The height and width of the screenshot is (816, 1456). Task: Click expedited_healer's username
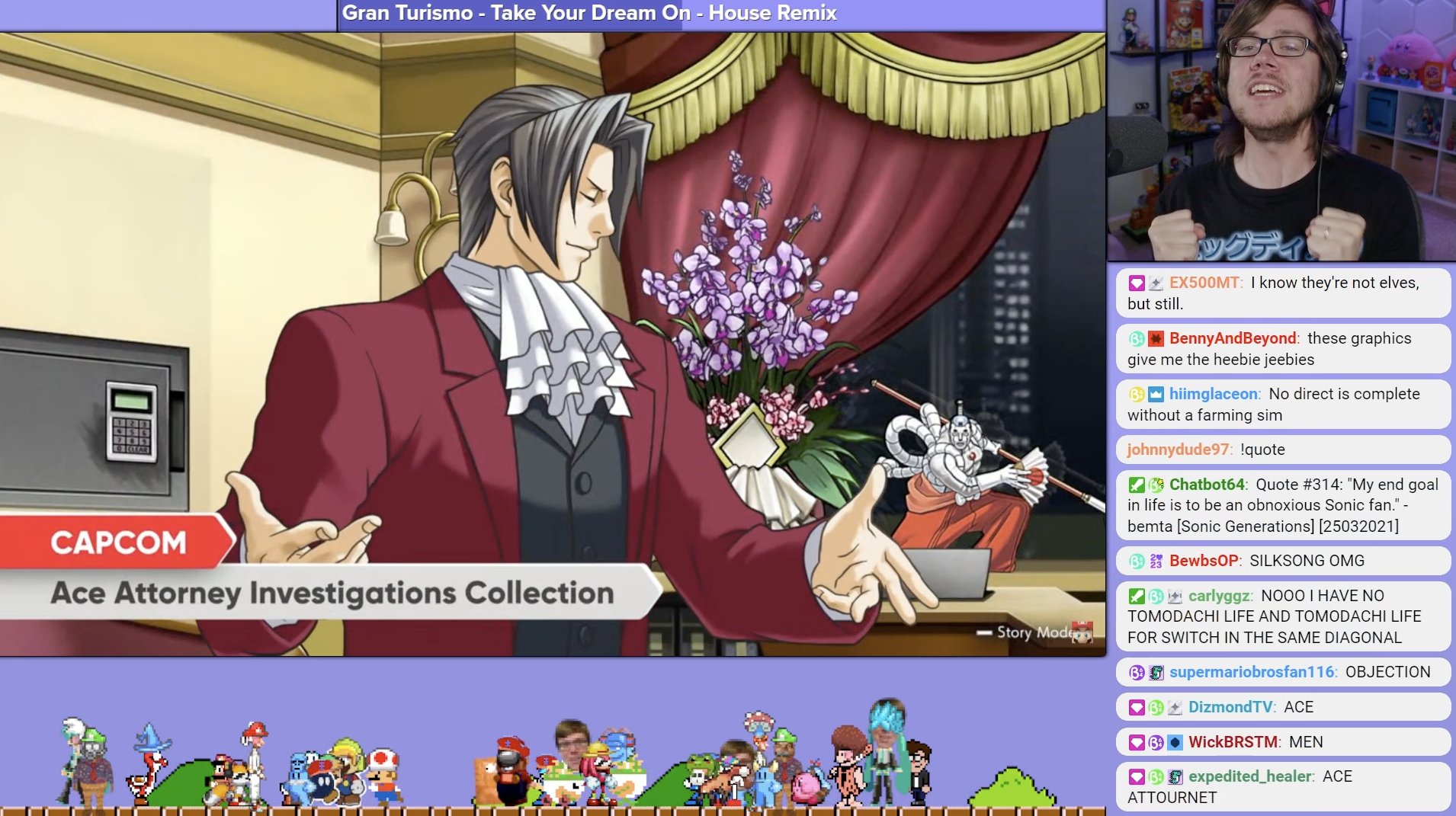(x=1252, y=776)
